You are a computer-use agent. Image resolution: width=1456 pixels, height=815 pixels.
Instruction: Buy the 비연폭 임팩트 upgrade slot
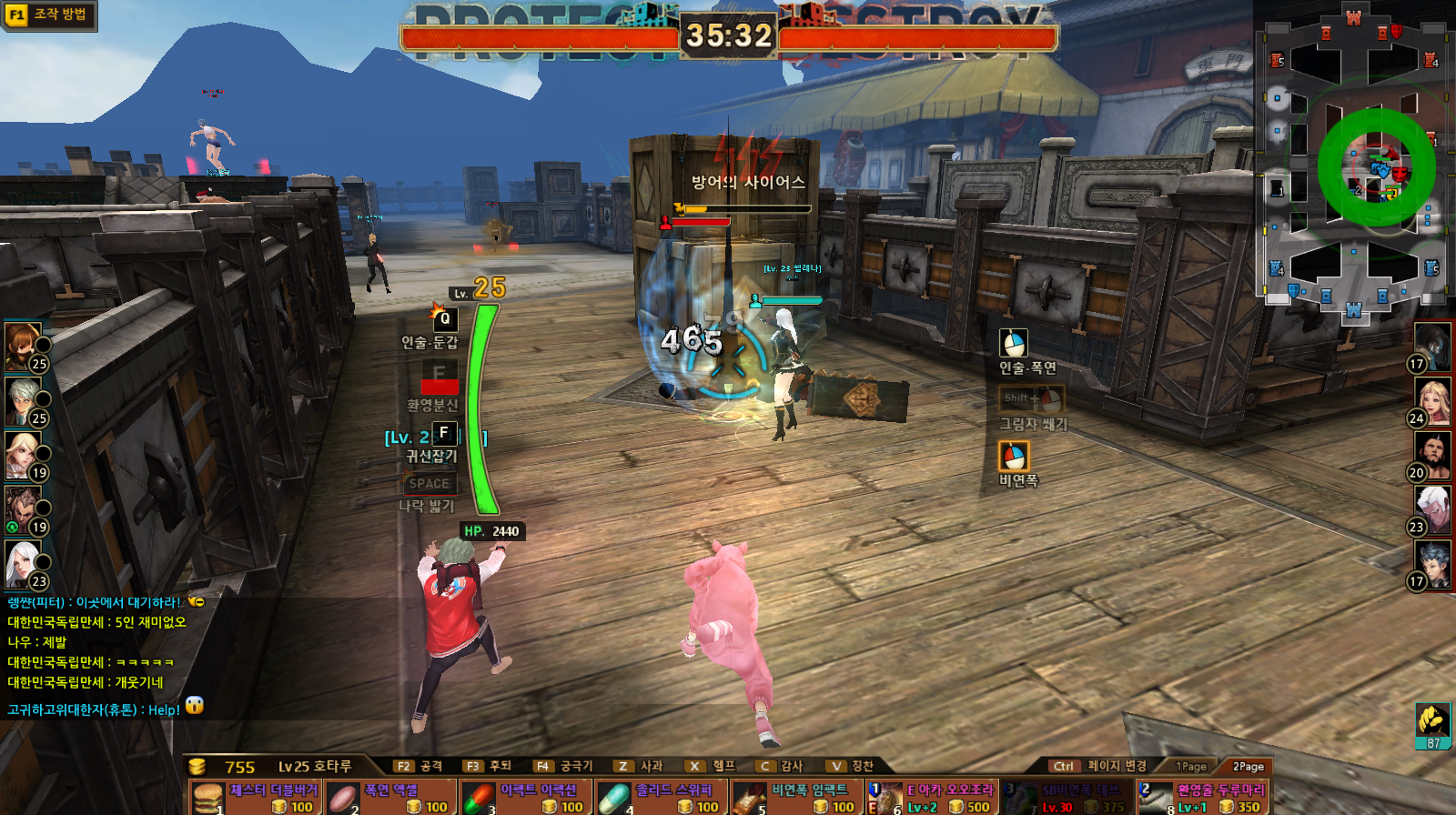pyautogui.click(x=796, y=798)
